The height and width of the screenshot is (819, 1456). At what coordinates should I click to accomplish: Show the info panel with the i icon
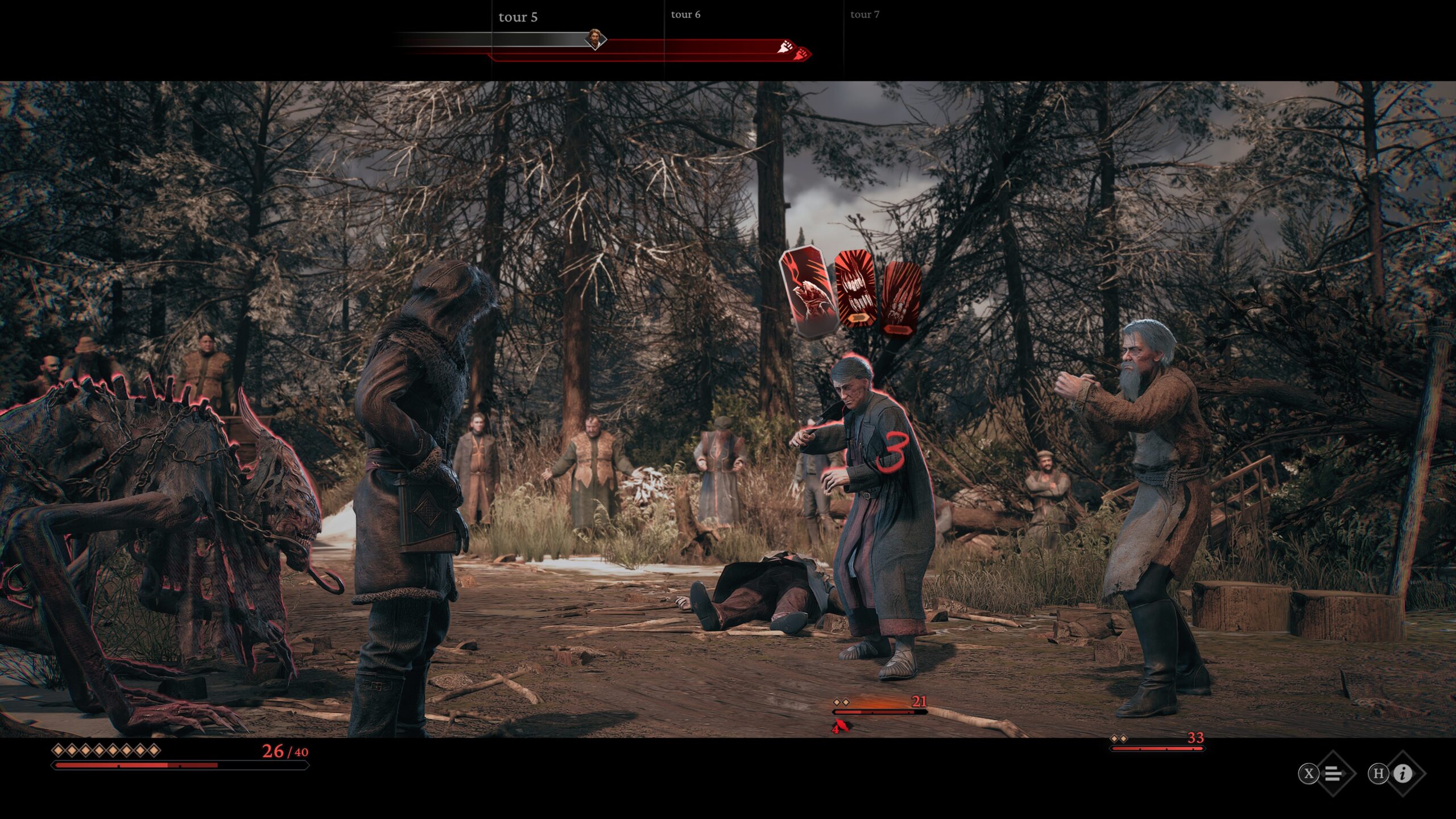1403,773
